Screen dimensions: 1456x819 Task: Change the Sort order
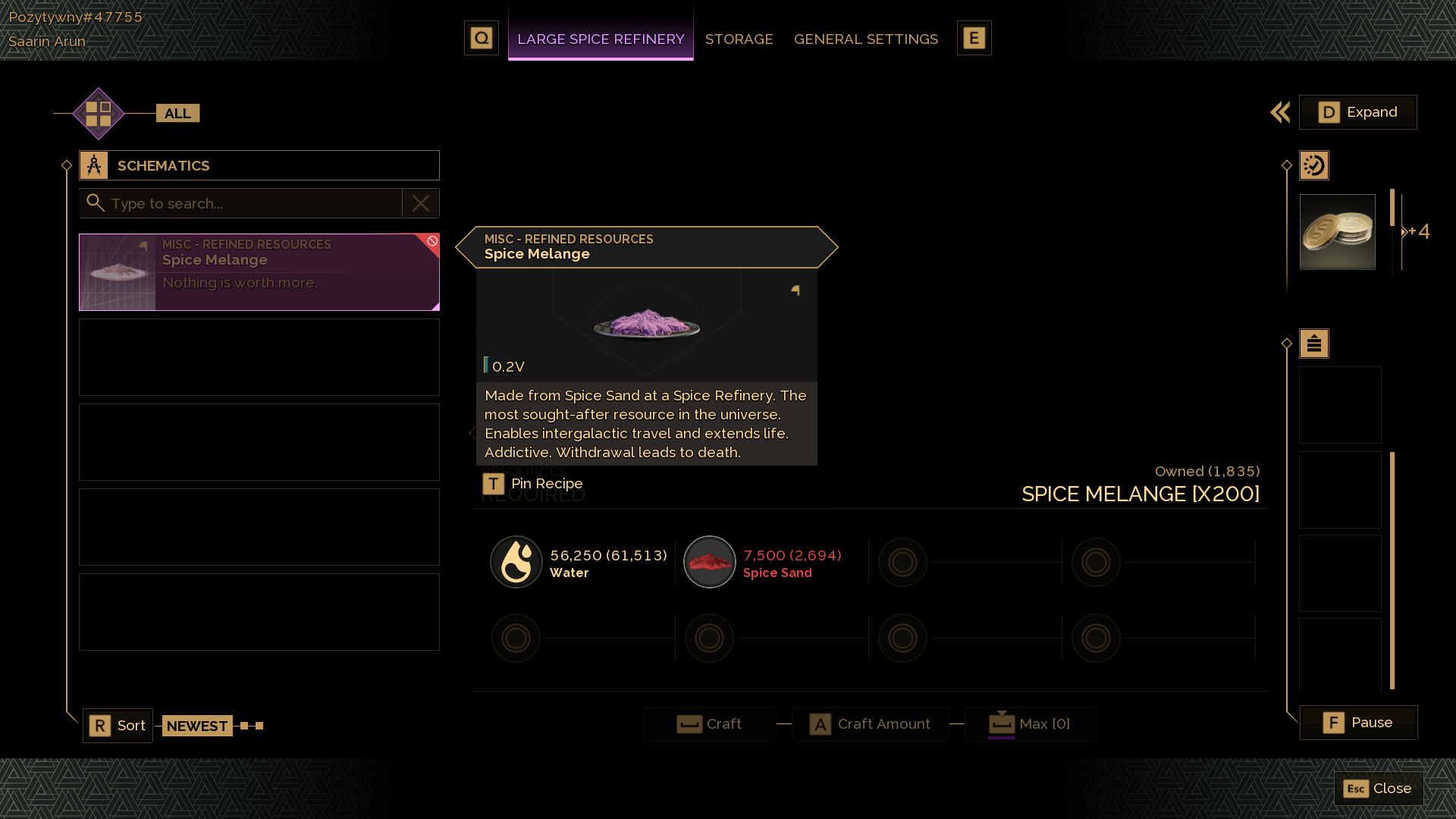point(118,726)
